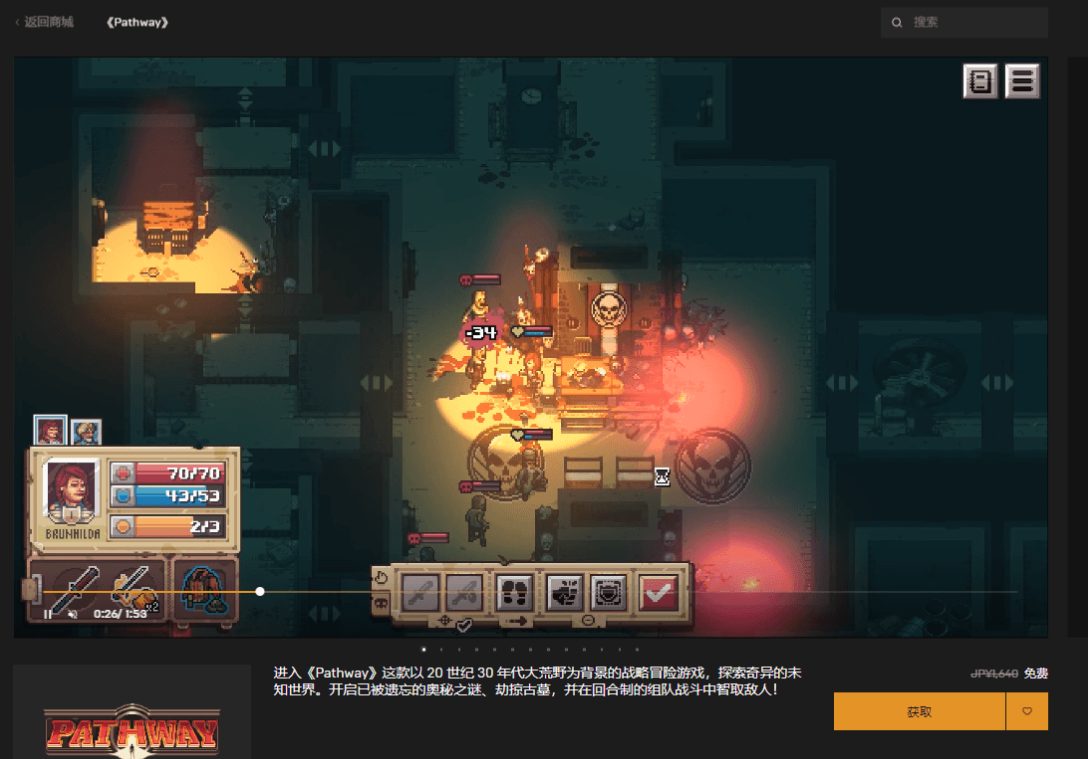Use the shield armor ability
The image size is (1088, 759).
click(608, 592)
